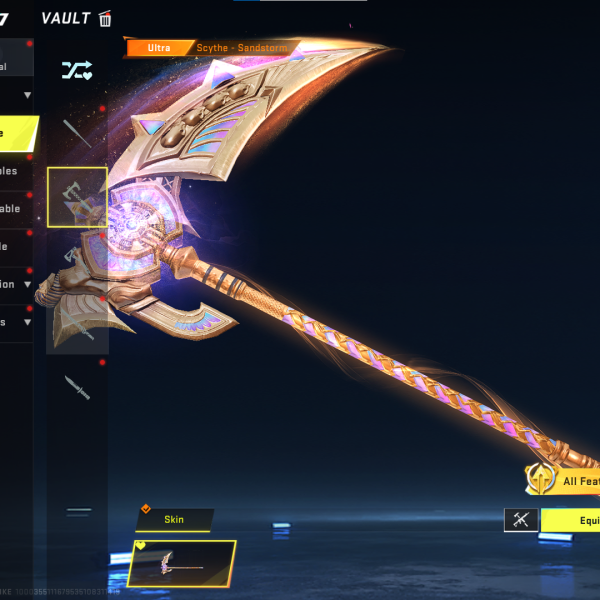Select the yellow highlighted sidebar category
600x600 pixels.
[x=18, y=133]
